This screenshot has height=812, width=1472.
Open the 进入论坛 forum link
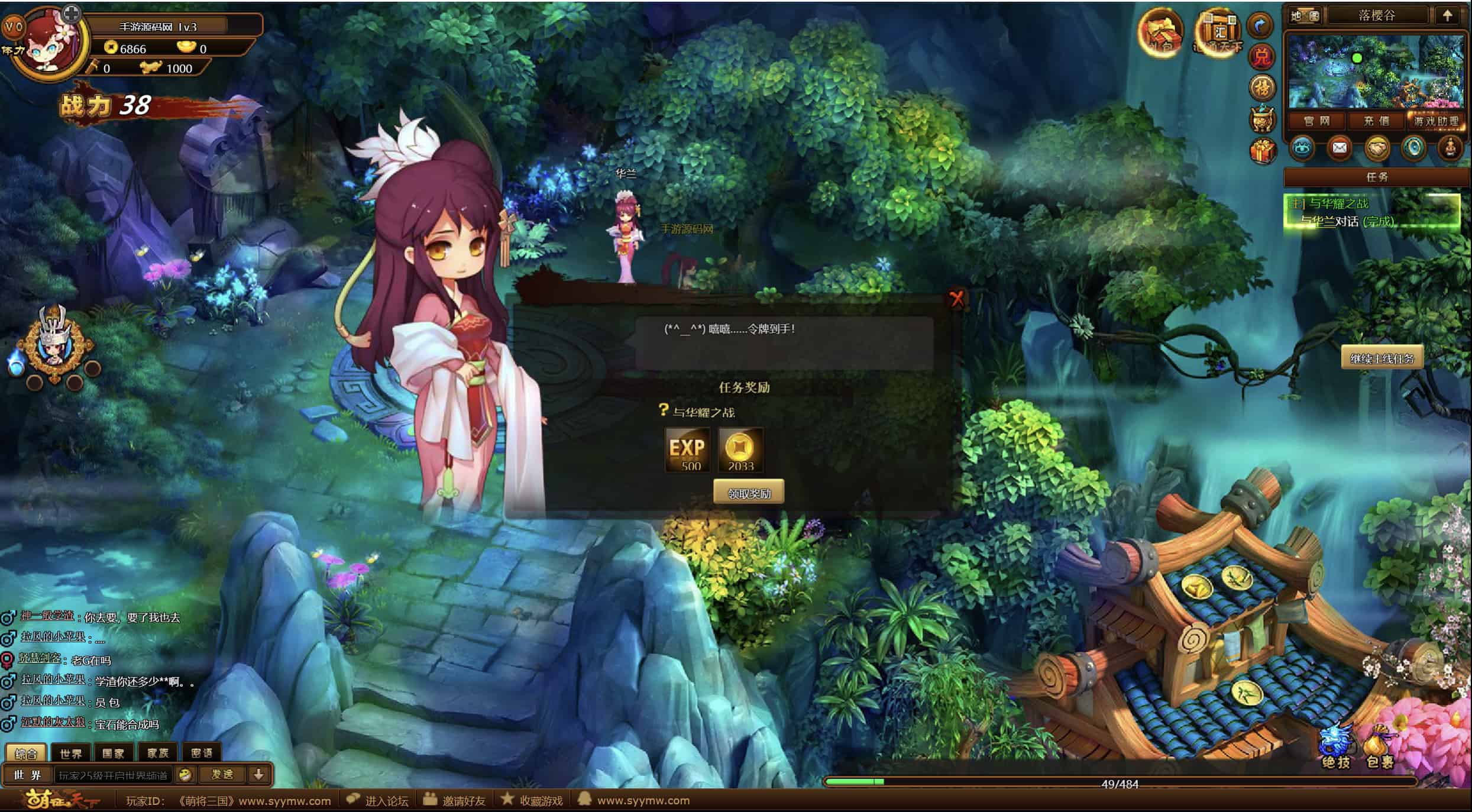[x=386, y=801]
